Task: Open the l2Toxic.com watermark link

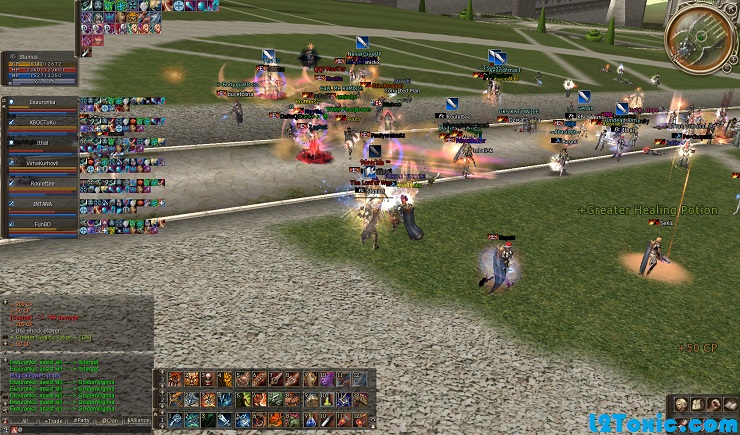Action: pyautogui.click(x=661, y=422)
